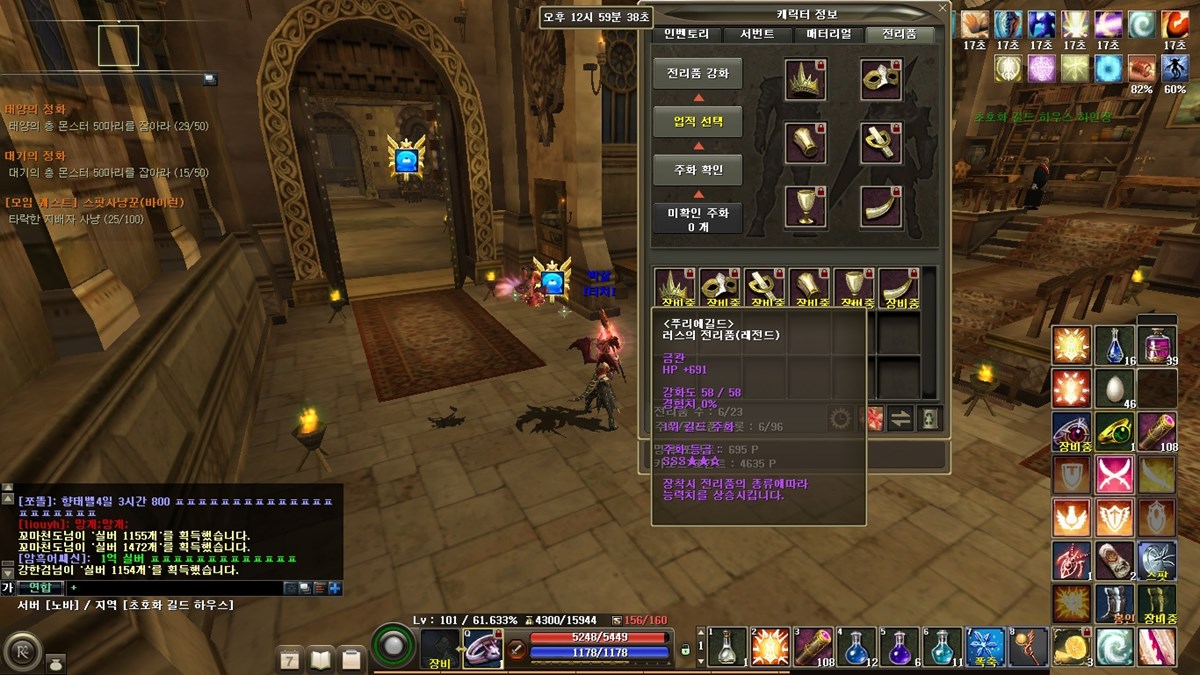Viewport: 1200px width, 675px height.
Task: Close the 캐릭터 정보 window
Action: 941,9
